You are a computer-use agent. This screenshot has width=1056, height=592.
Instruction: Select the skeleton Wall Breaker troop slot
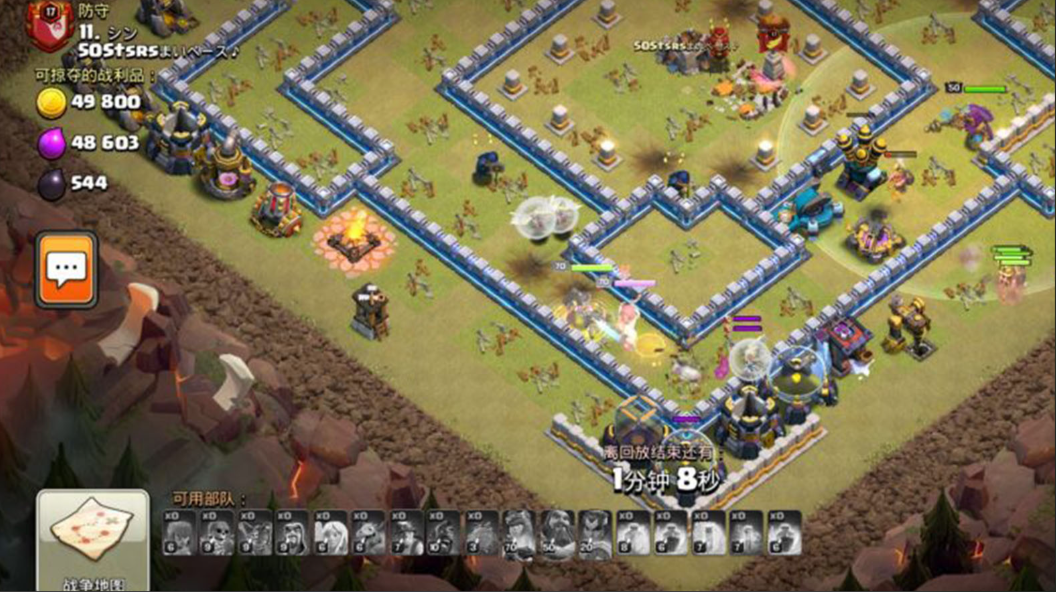tap(218, 532)
